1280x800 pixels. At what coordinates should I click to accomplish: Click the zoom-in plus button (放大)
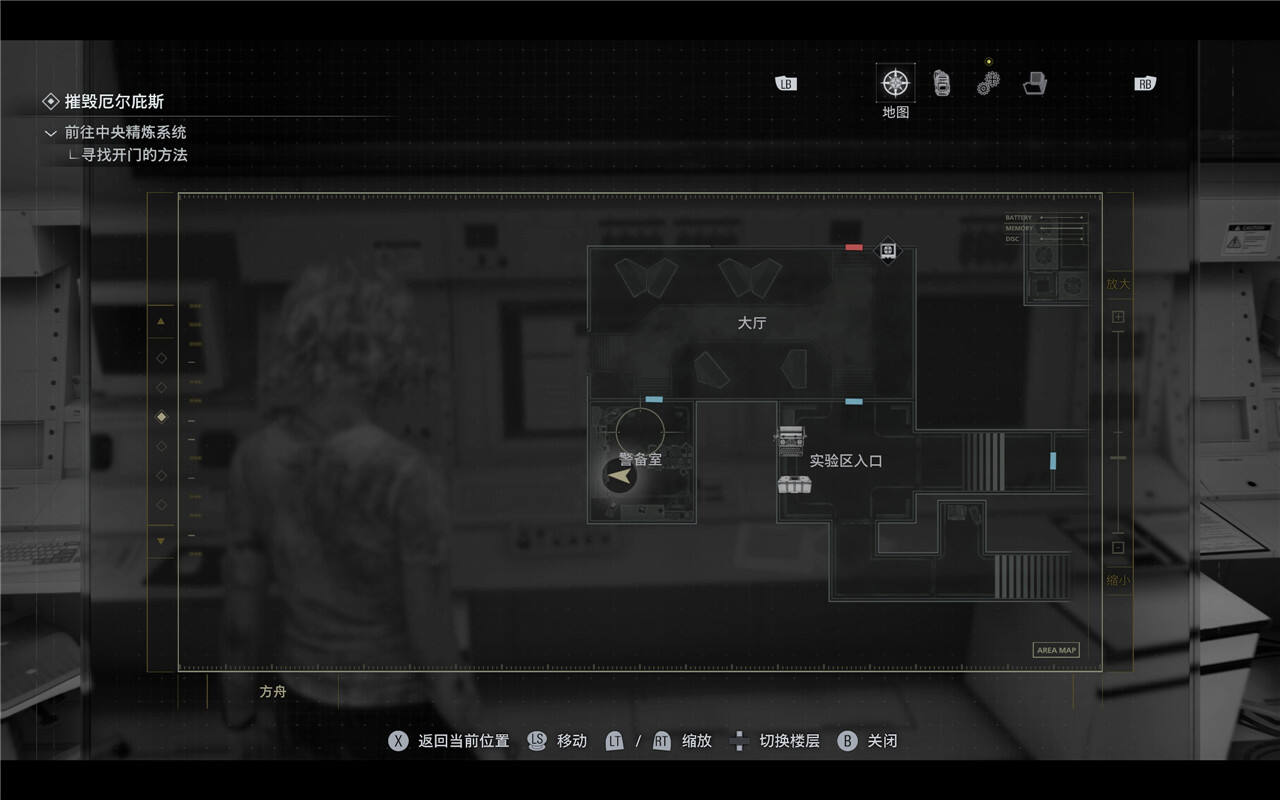[x=1118, y=317]
